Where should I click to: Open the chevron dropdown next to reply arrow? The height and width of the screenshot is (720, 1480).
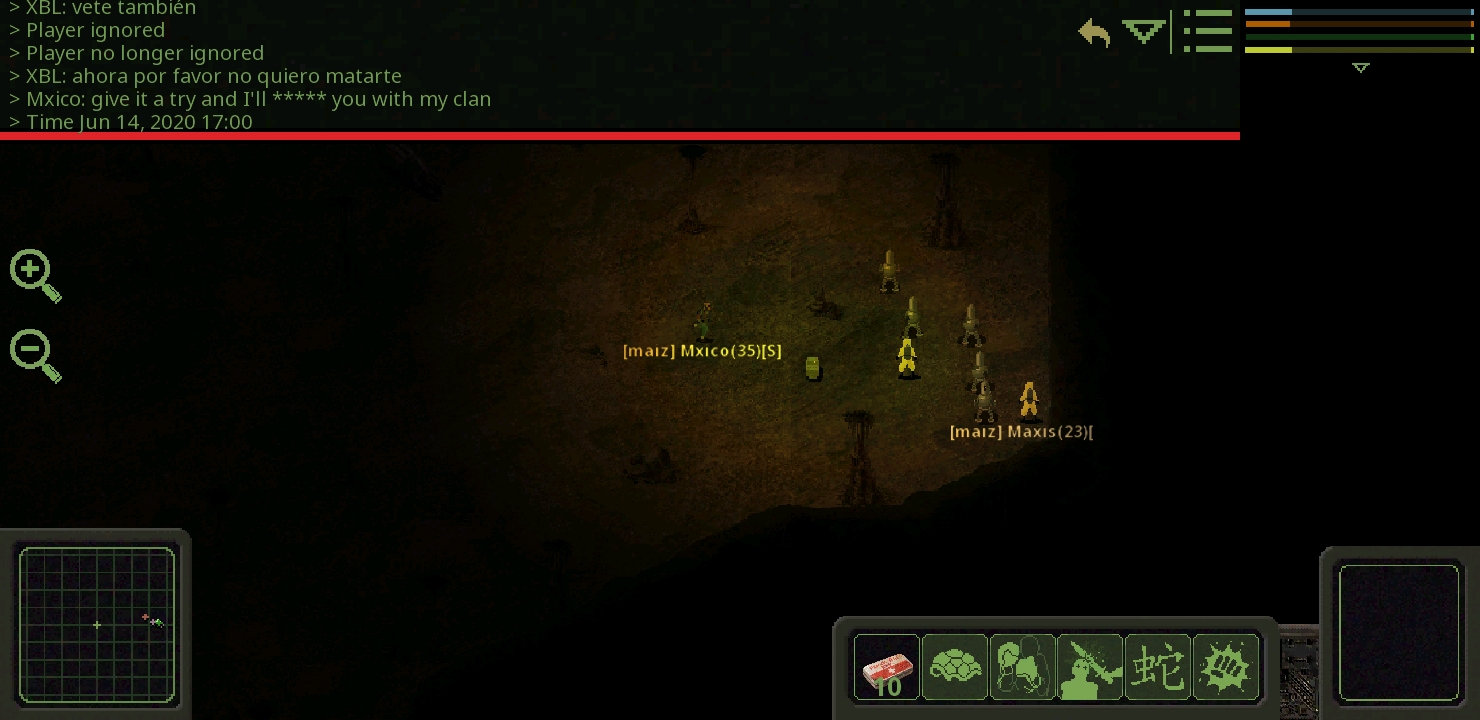coord(1142,32)
